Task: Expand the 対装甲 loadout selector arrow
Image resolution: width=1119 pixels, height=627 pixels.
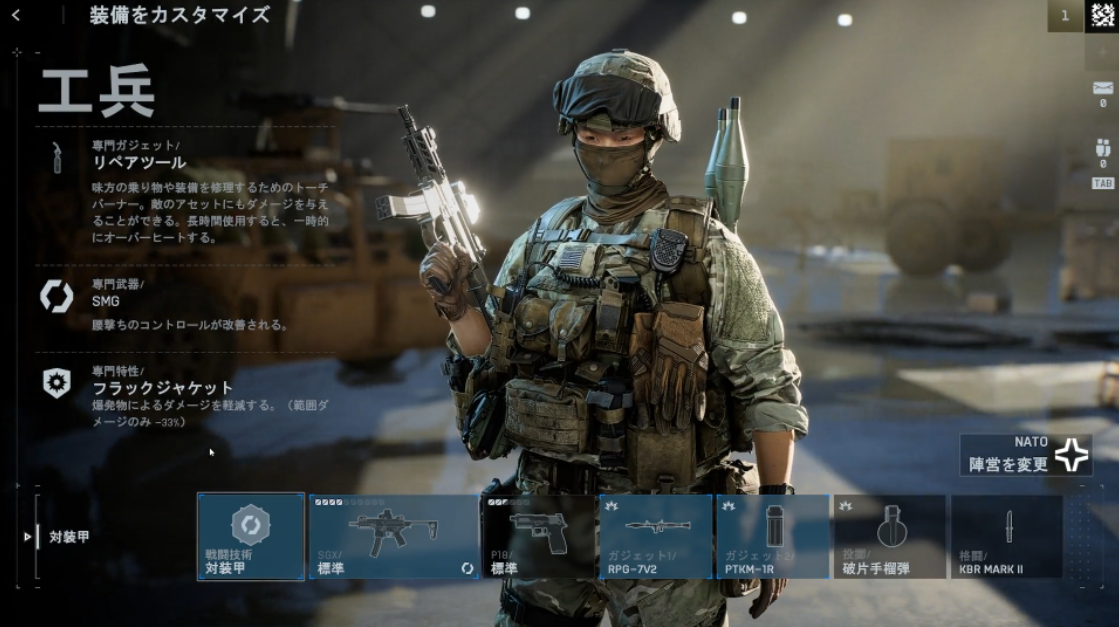Action: (x=28, y=537)
